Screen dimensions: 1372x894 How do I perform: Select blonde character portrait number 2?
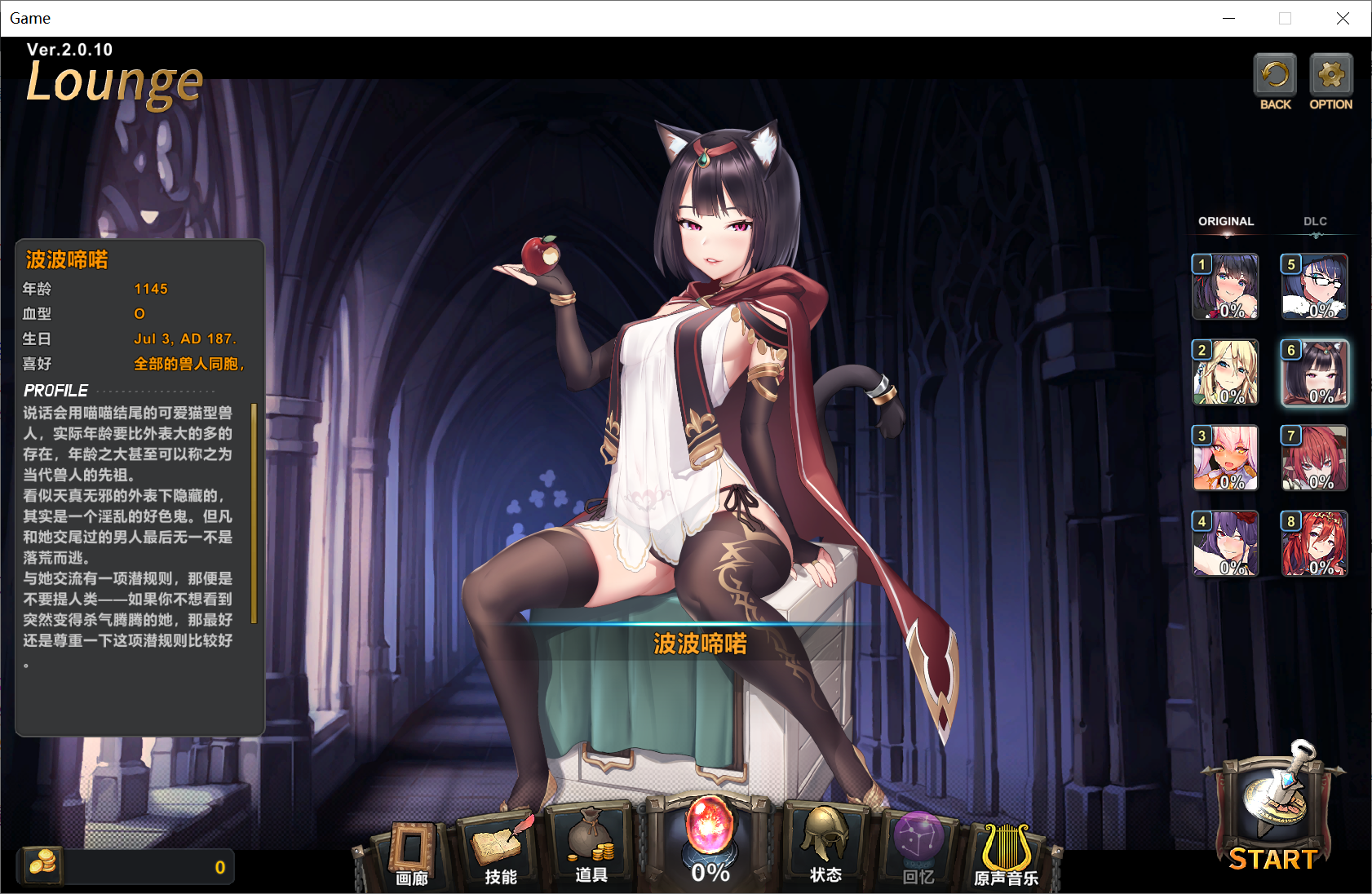tap(1225, 373)
